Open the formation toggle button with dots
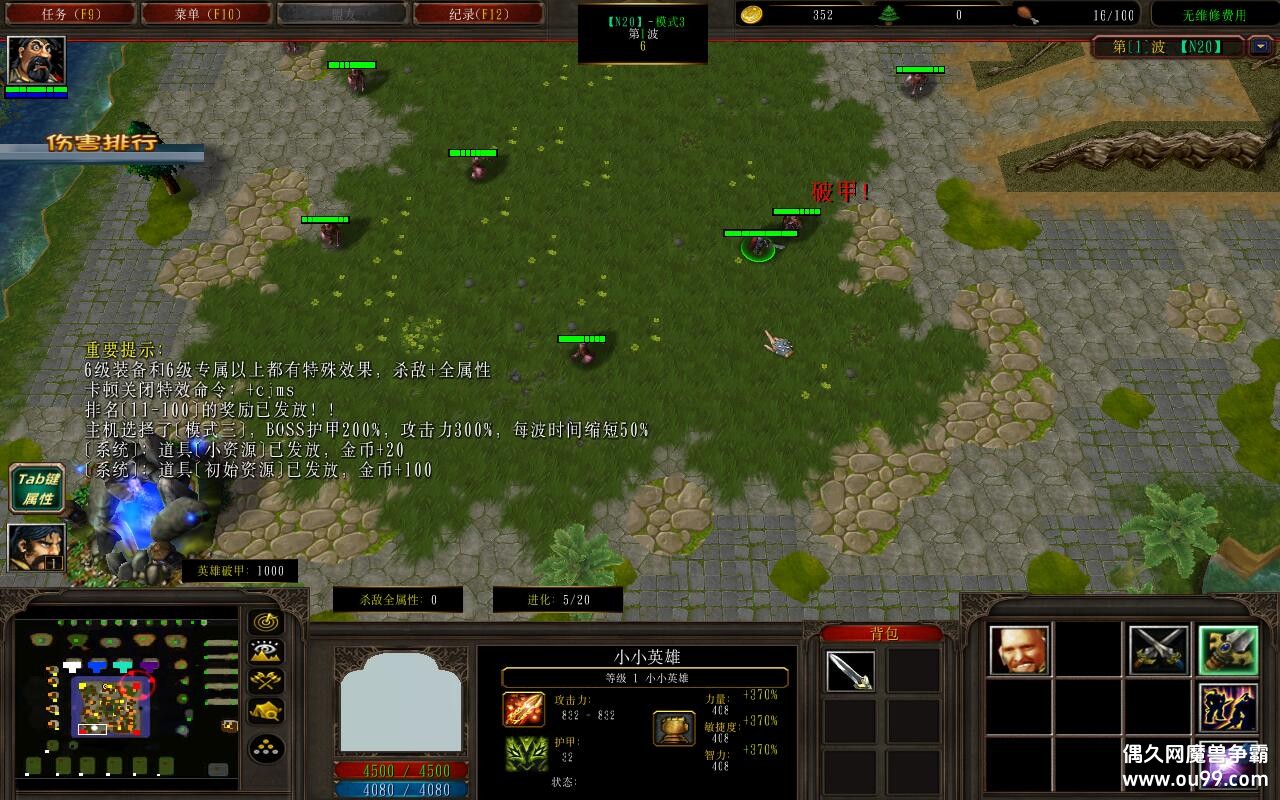This screenshot has width=1280, height=800. click(266, 749)
